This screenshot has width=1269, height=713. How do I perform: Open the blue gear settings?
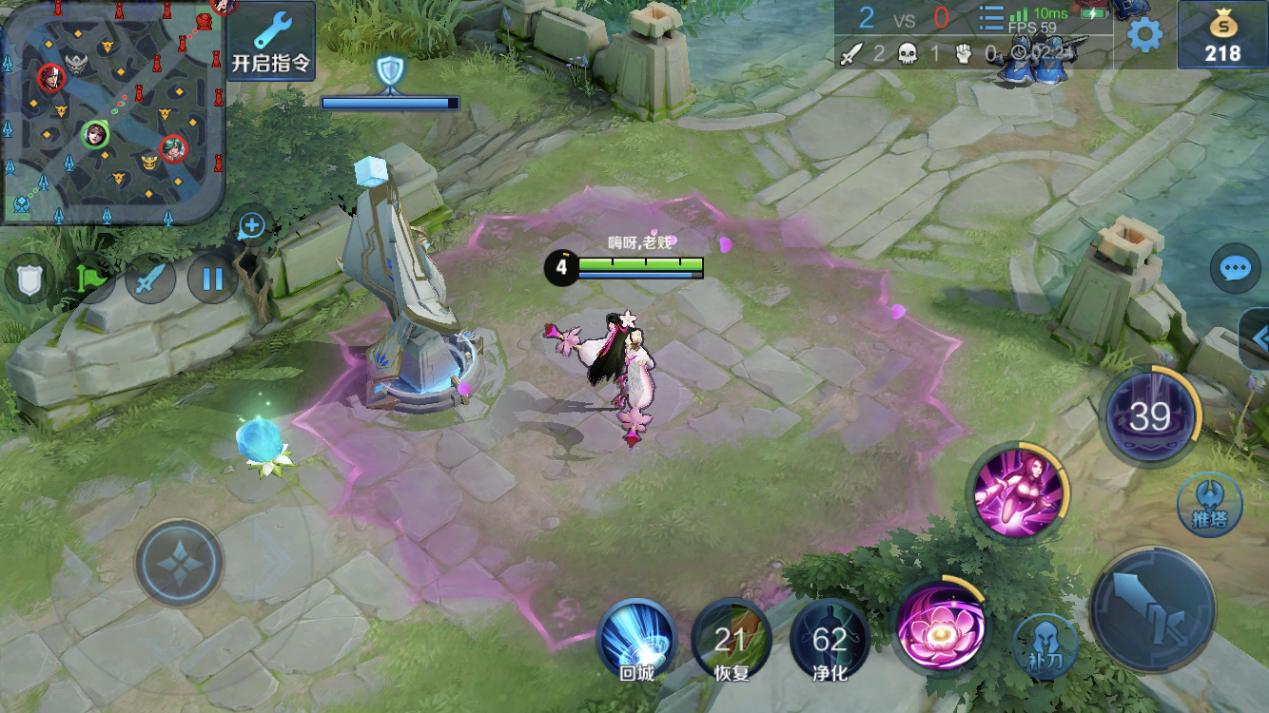pos(1145,36)
